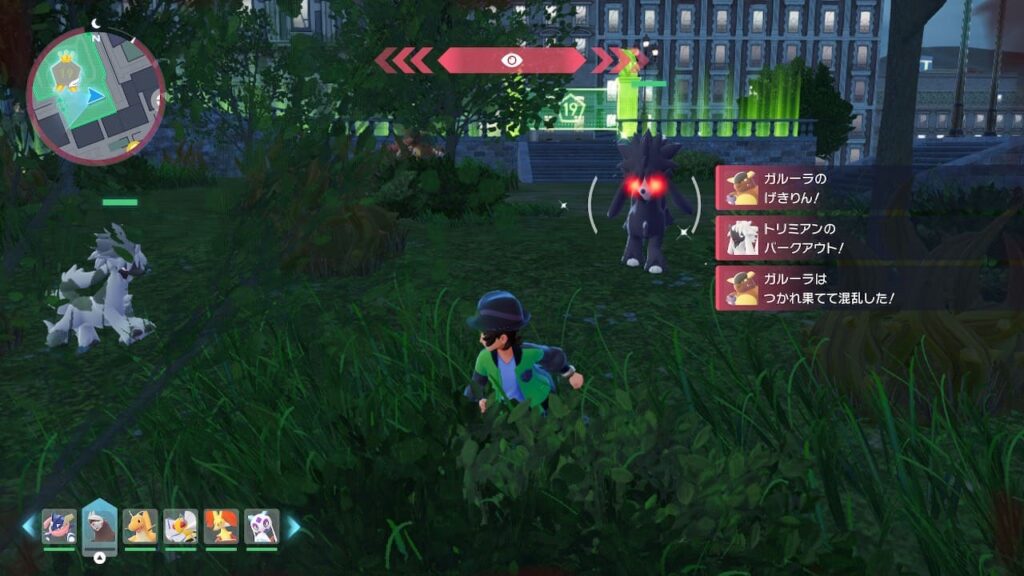Click the right arrow beside the party bar
This screenshot has width=1024, height=576.
pos(294,526)
